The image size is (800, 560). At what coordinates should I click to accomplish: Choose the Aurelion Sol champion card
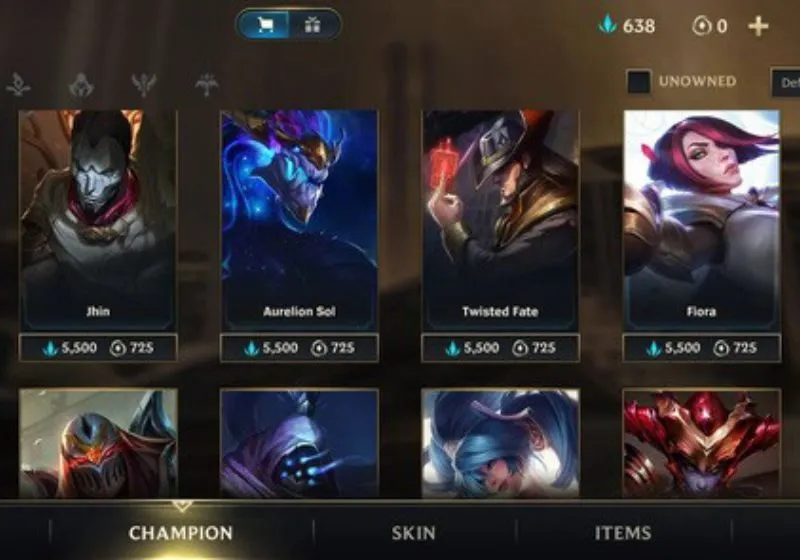(x=300, y=220)
